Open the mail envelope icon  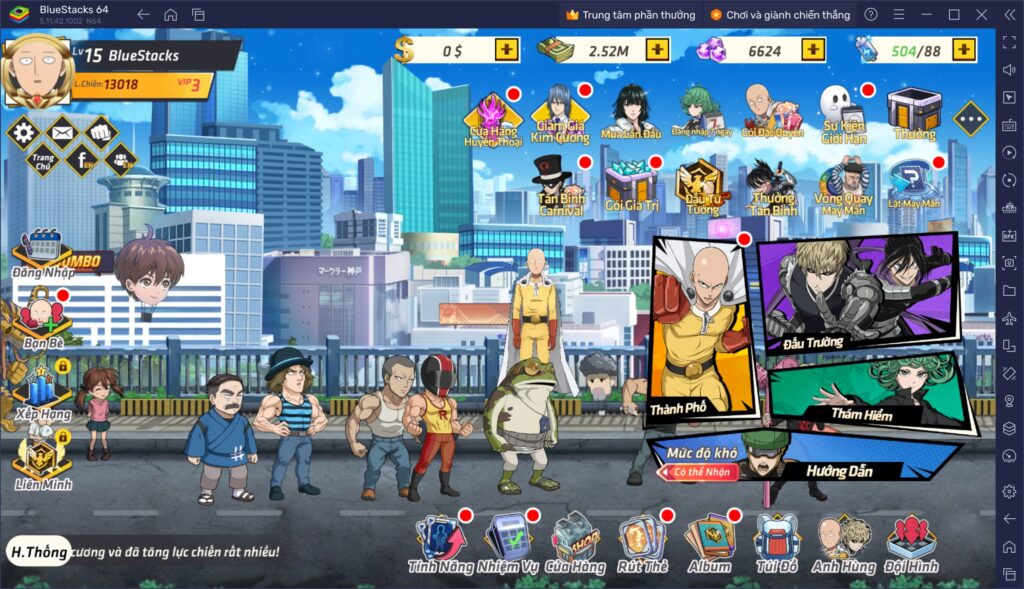tap(61, 130)
